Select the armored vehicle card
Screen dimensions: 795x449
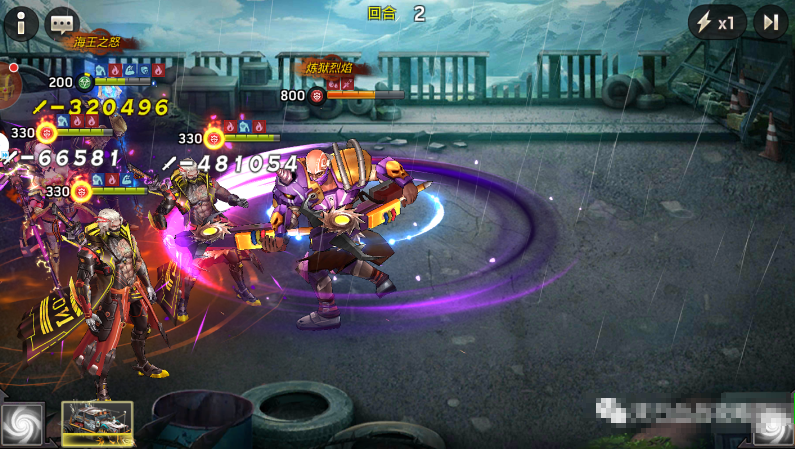[x=97, y=423]
